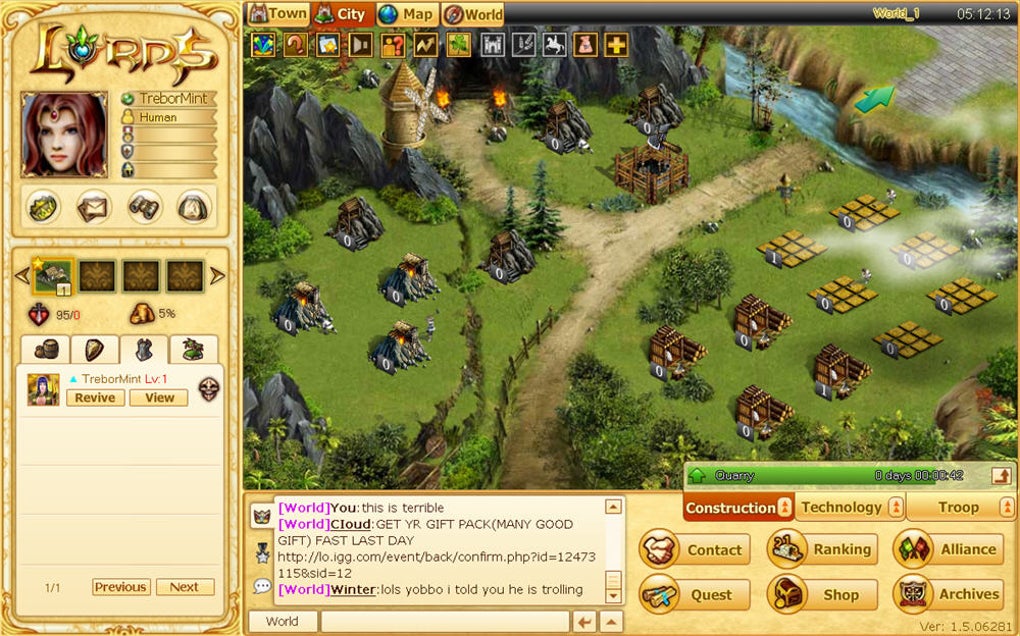Select the Troop queue tab
The width and height of the screenshot is (1020, 636).
click(x=958, y=507)
